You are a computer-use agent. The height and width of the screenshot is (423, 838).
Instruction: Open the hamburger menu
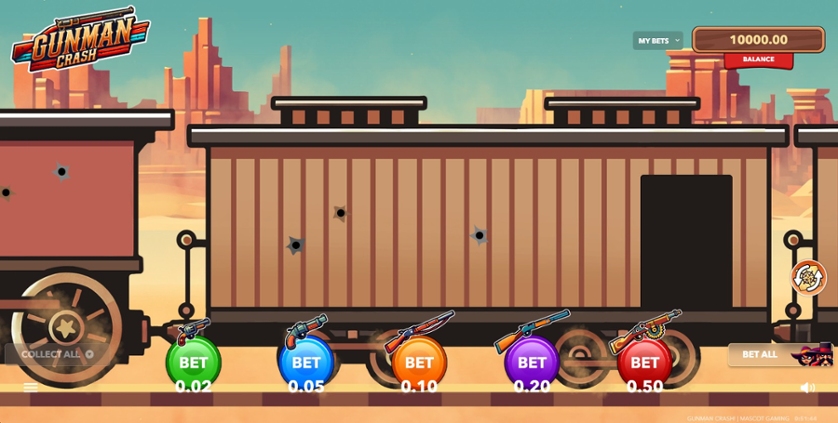point(30,388)
